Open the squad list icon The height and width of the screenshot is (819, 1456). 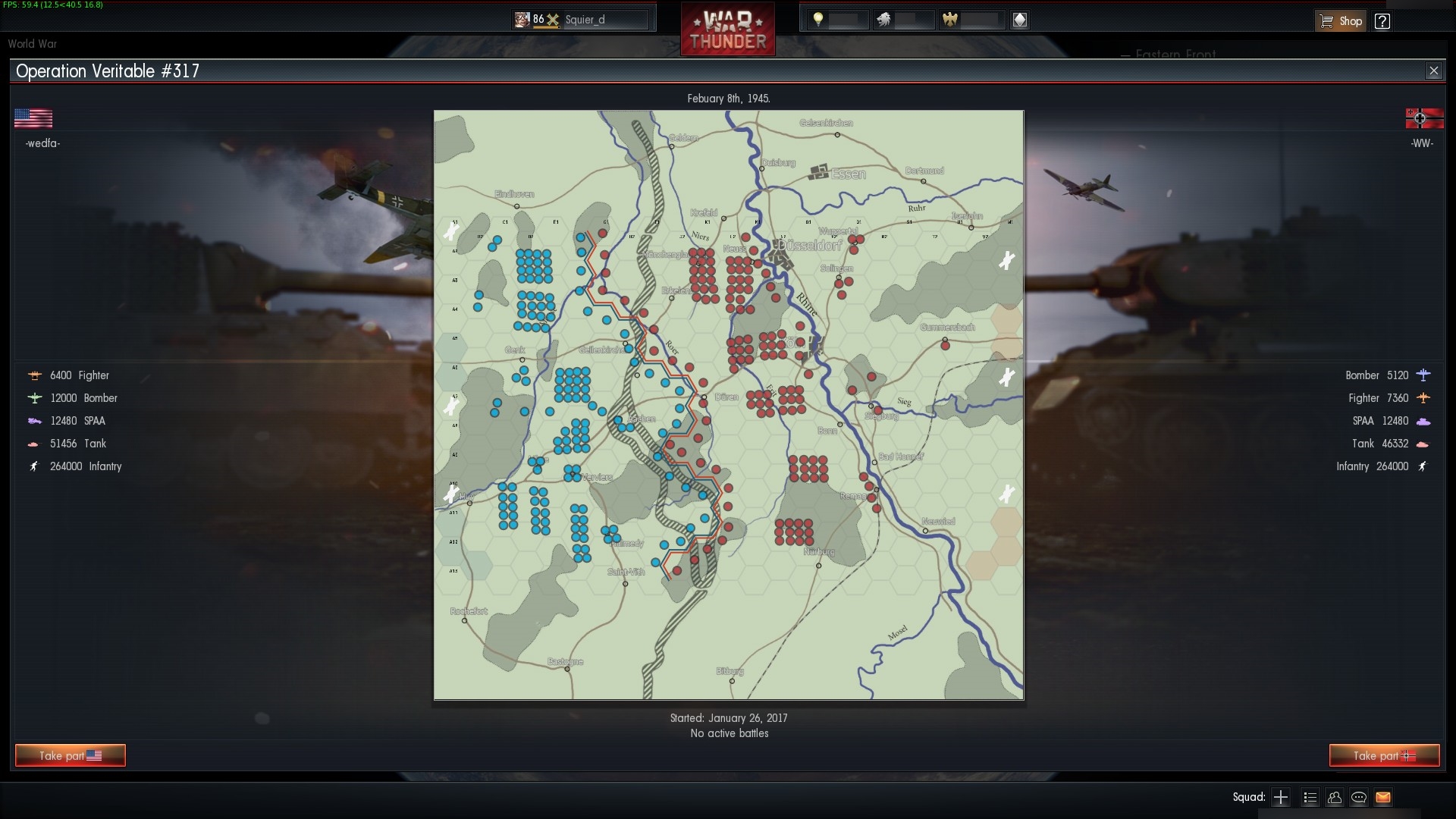1309,797
